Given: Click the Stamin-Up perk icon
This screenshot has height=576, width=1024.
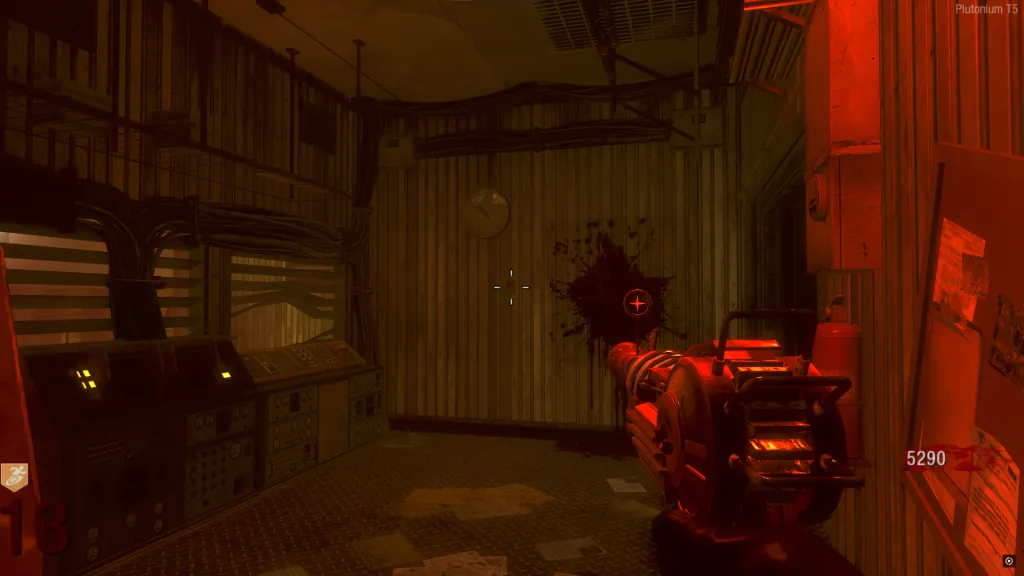Looking at the screenshot, I should (x=14, y=477).
